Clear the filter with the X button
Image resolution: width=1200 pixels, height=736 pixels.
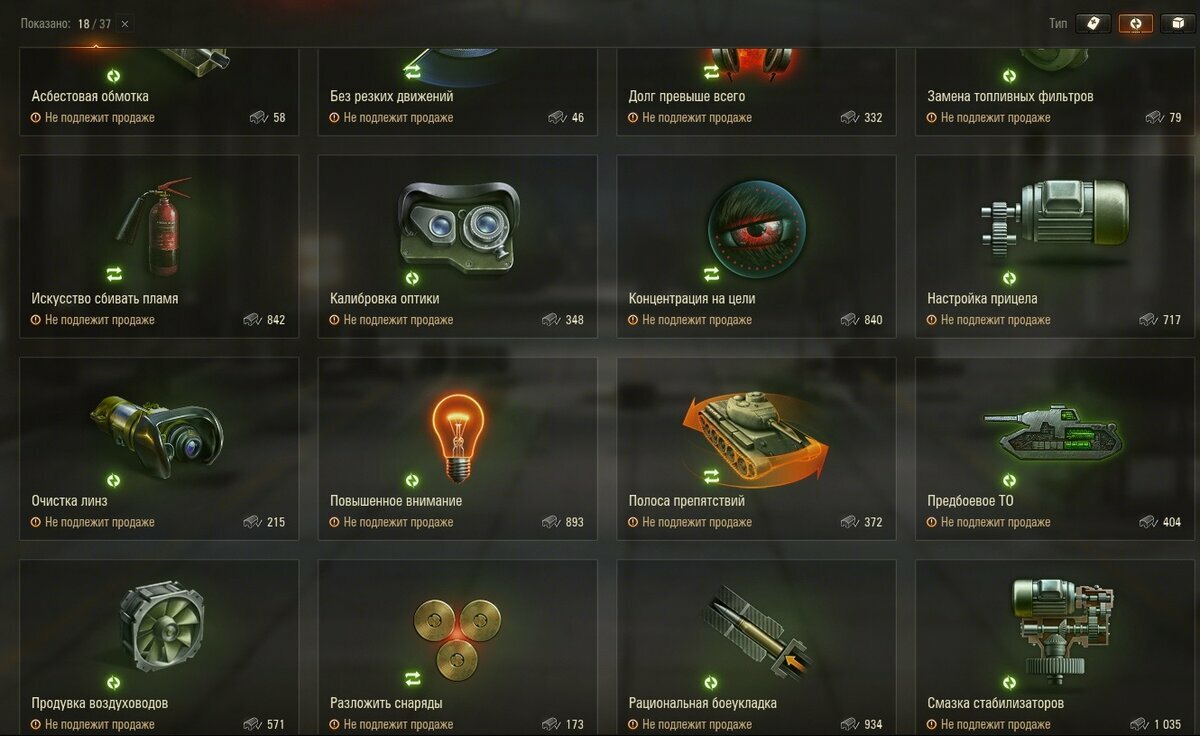[x=125, y=24]
